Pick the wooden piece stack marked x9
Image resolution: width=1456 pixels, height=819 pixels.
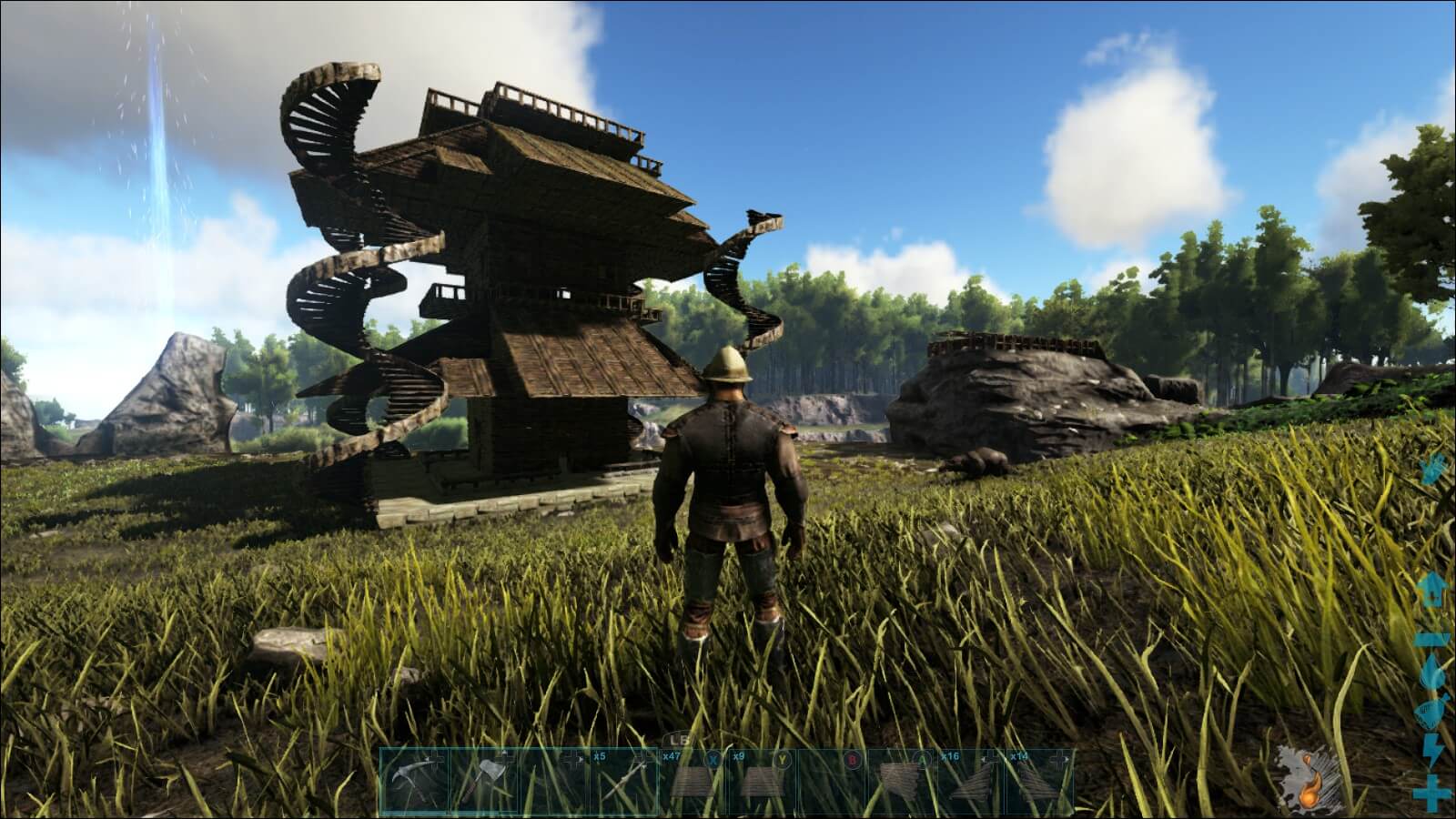pyautogui.click(x=763, y=780)
